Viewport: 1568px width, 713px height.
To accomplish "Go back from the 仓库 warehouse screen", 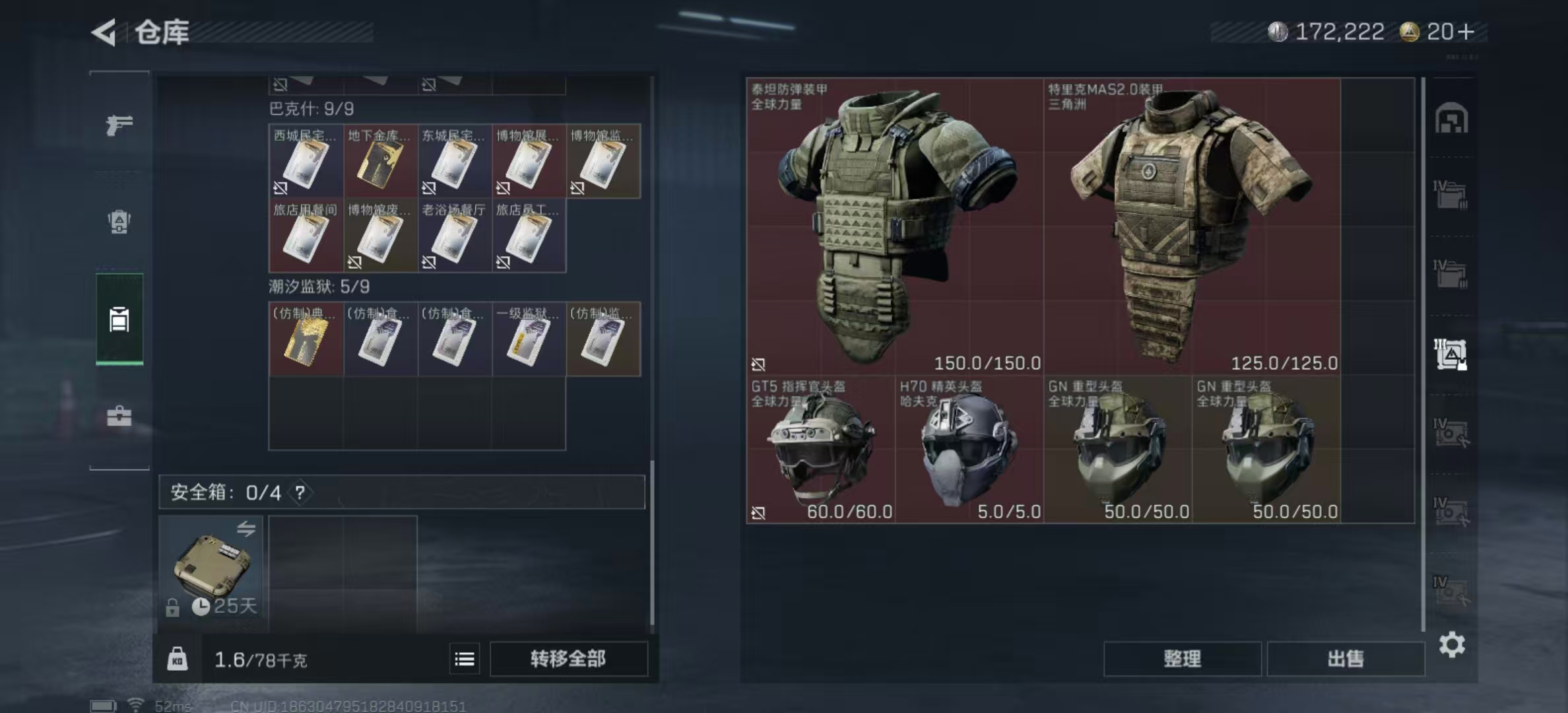I will (x=104, y=32).
